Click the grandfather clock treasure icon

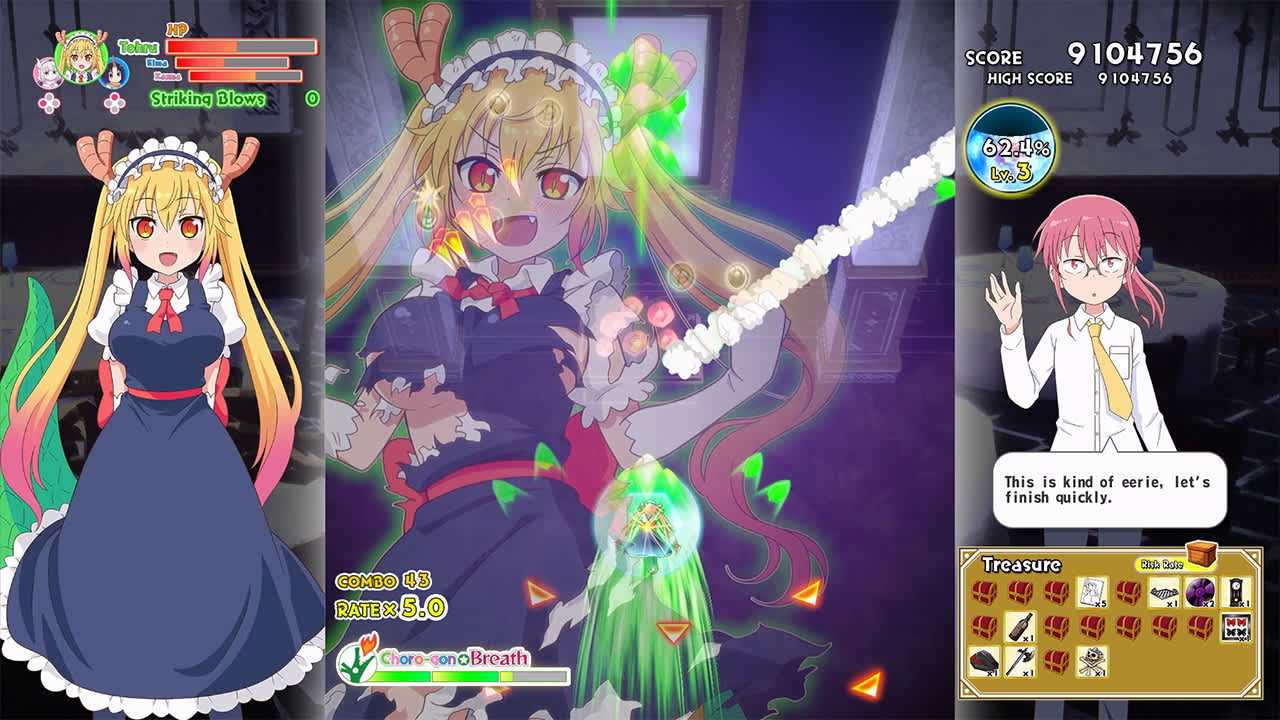coord(1234,591)
